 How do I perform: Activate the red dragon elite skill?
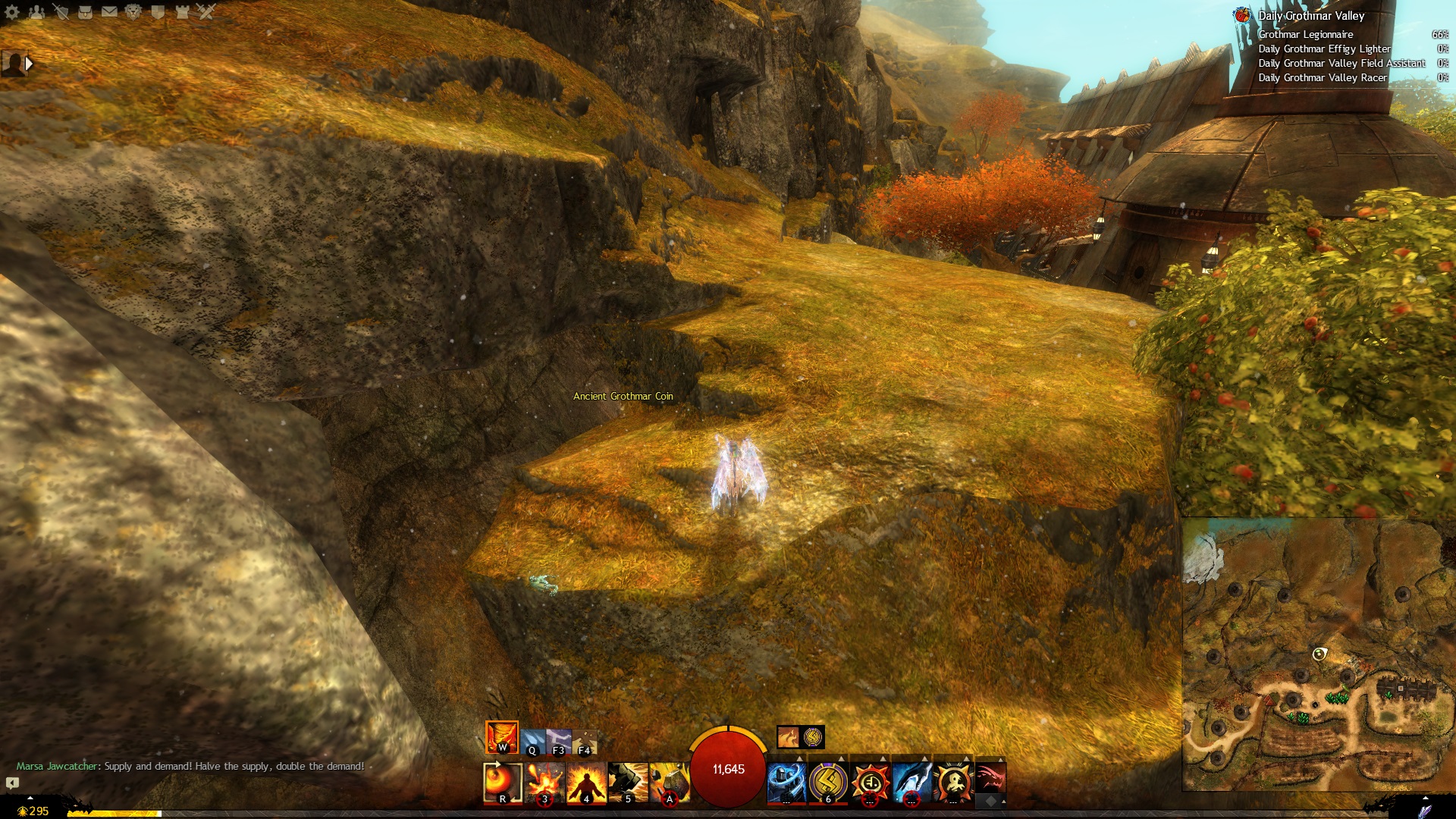pos(990,779)
